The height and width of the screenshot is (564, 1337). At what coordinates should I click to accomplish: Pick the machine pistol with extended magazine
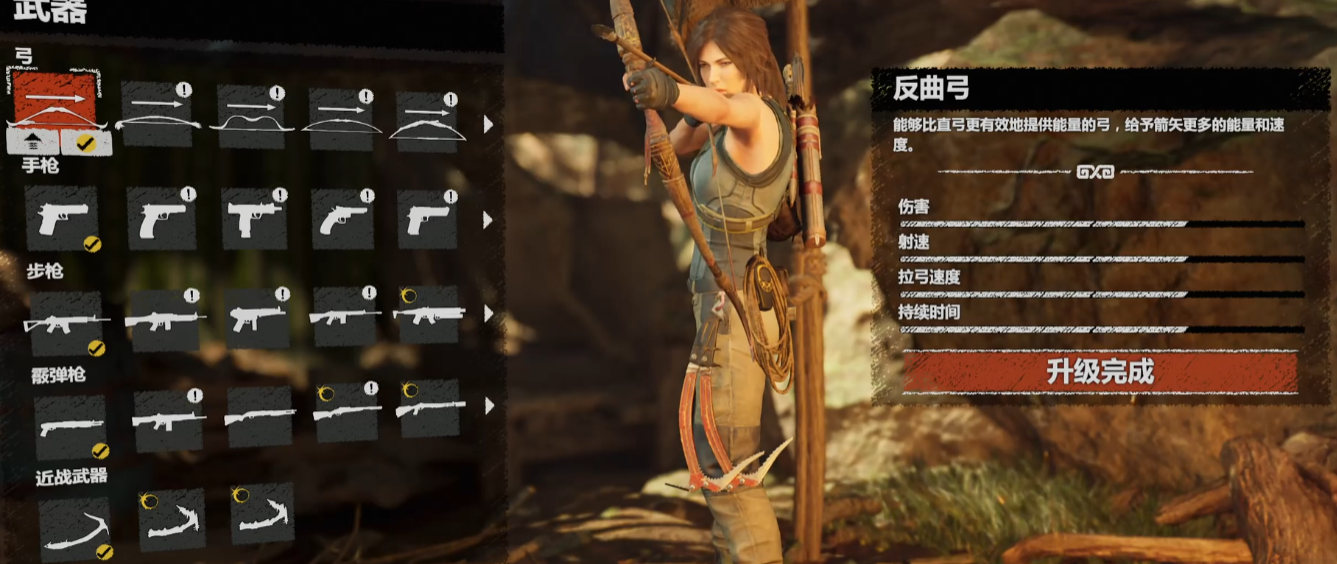point(253,218)
